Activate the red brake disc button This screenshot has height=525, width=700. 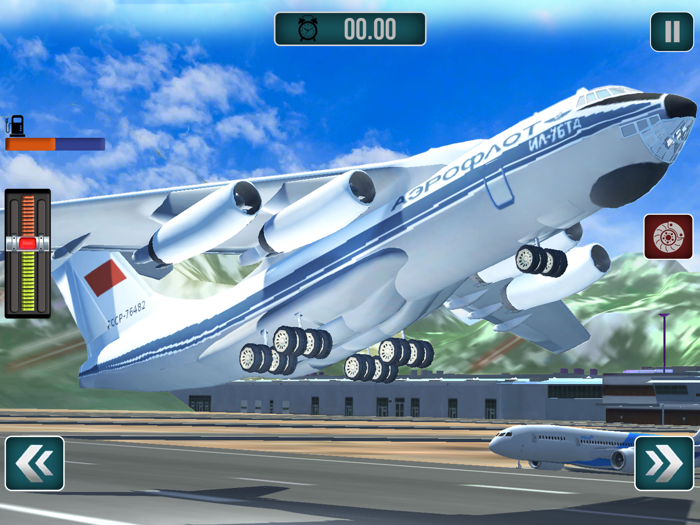[x=668, y=237]
